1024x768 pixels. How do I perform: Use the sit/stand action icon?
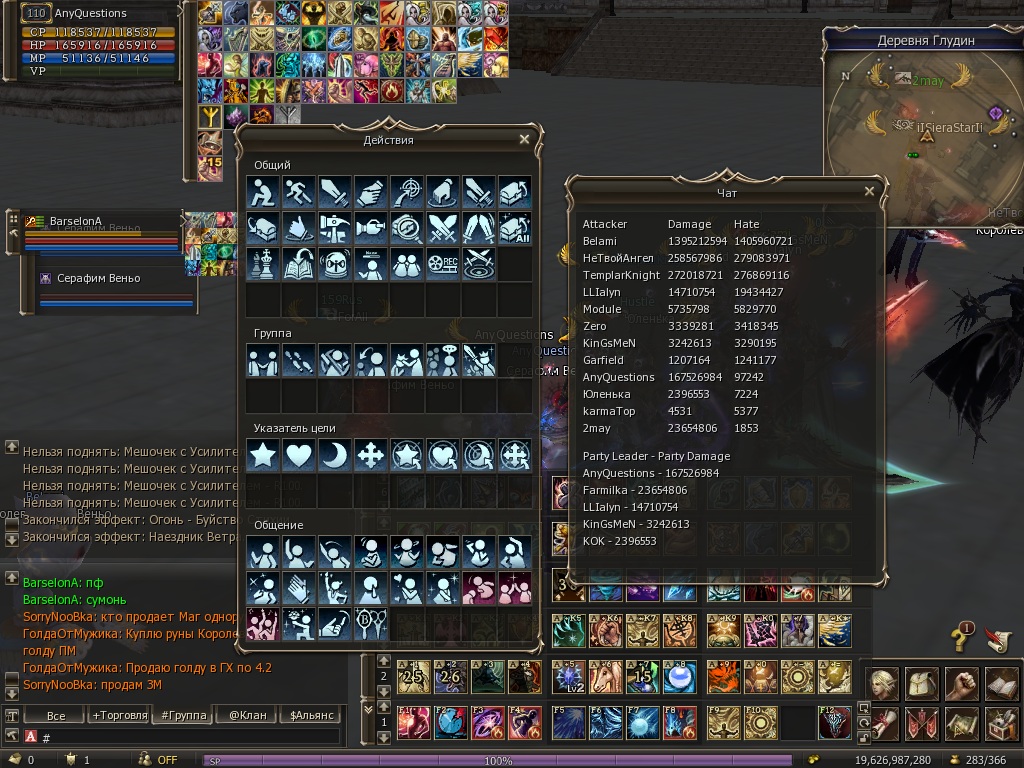tap(263, 193)
